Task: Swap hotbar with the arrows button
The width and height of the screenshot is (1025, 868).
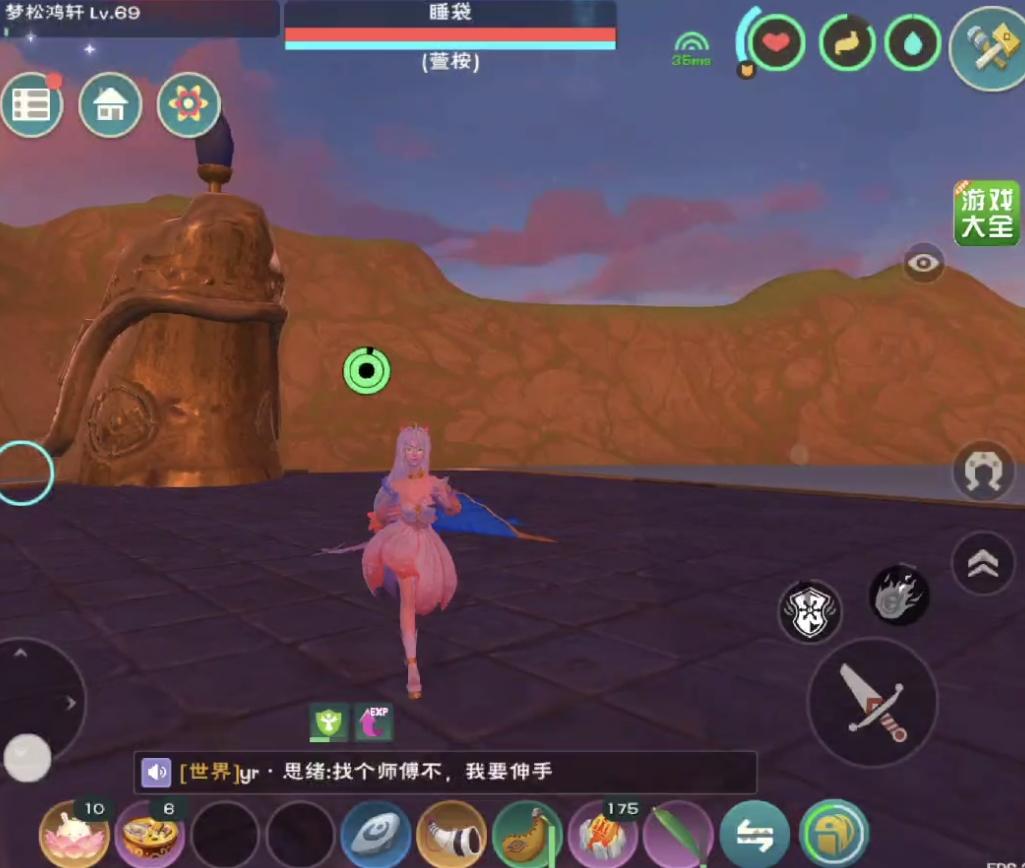Action: [755, 835]
